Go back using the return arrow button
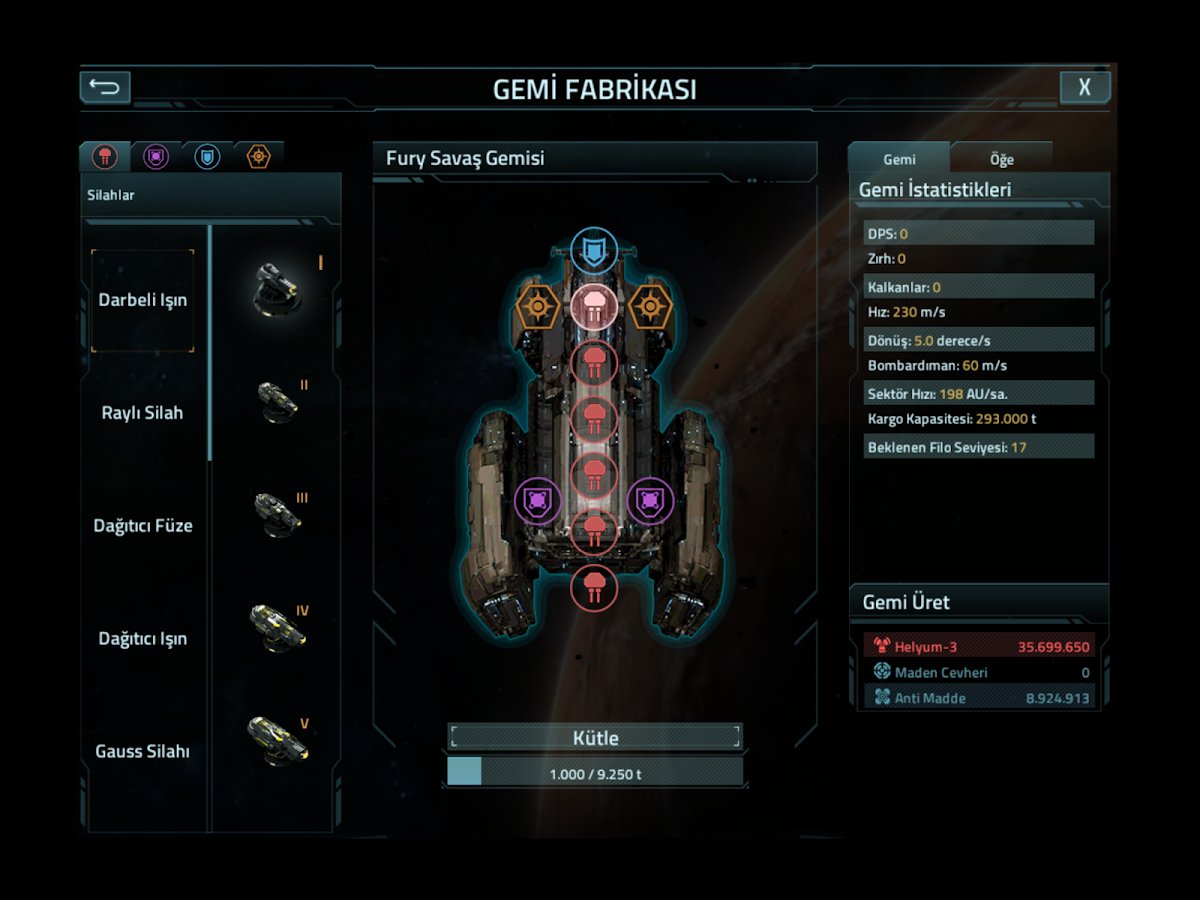 coord(105,87)
